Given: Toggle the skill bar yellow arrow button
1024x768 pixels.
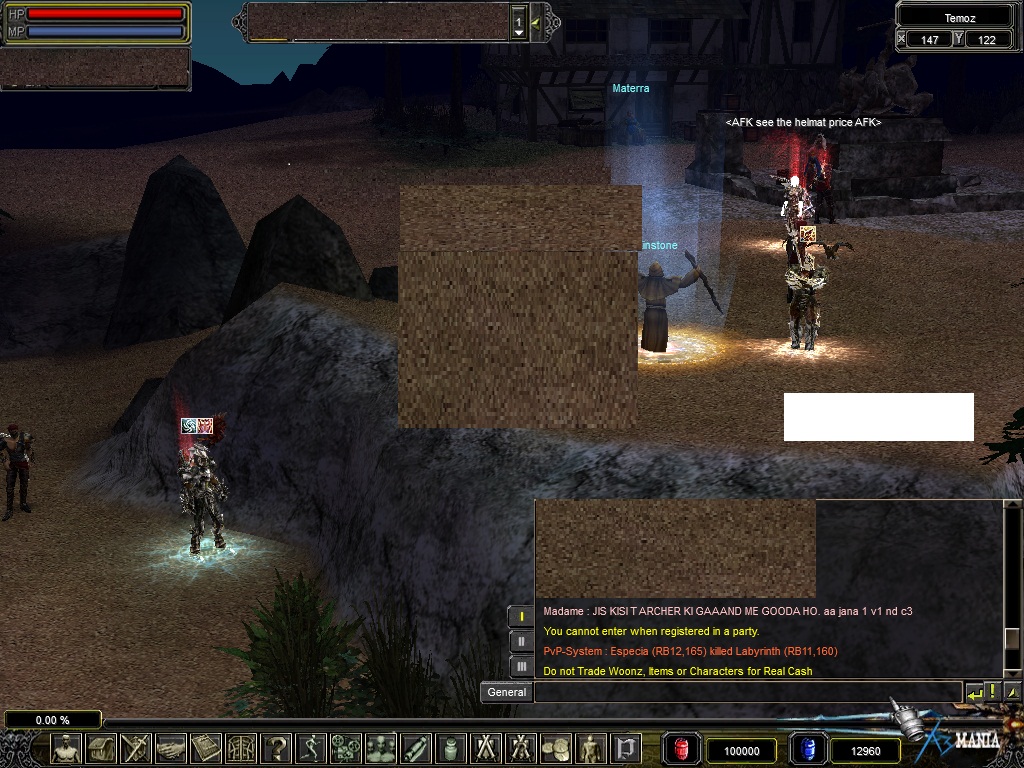Looking at the screenshot, I should (536, 22).
